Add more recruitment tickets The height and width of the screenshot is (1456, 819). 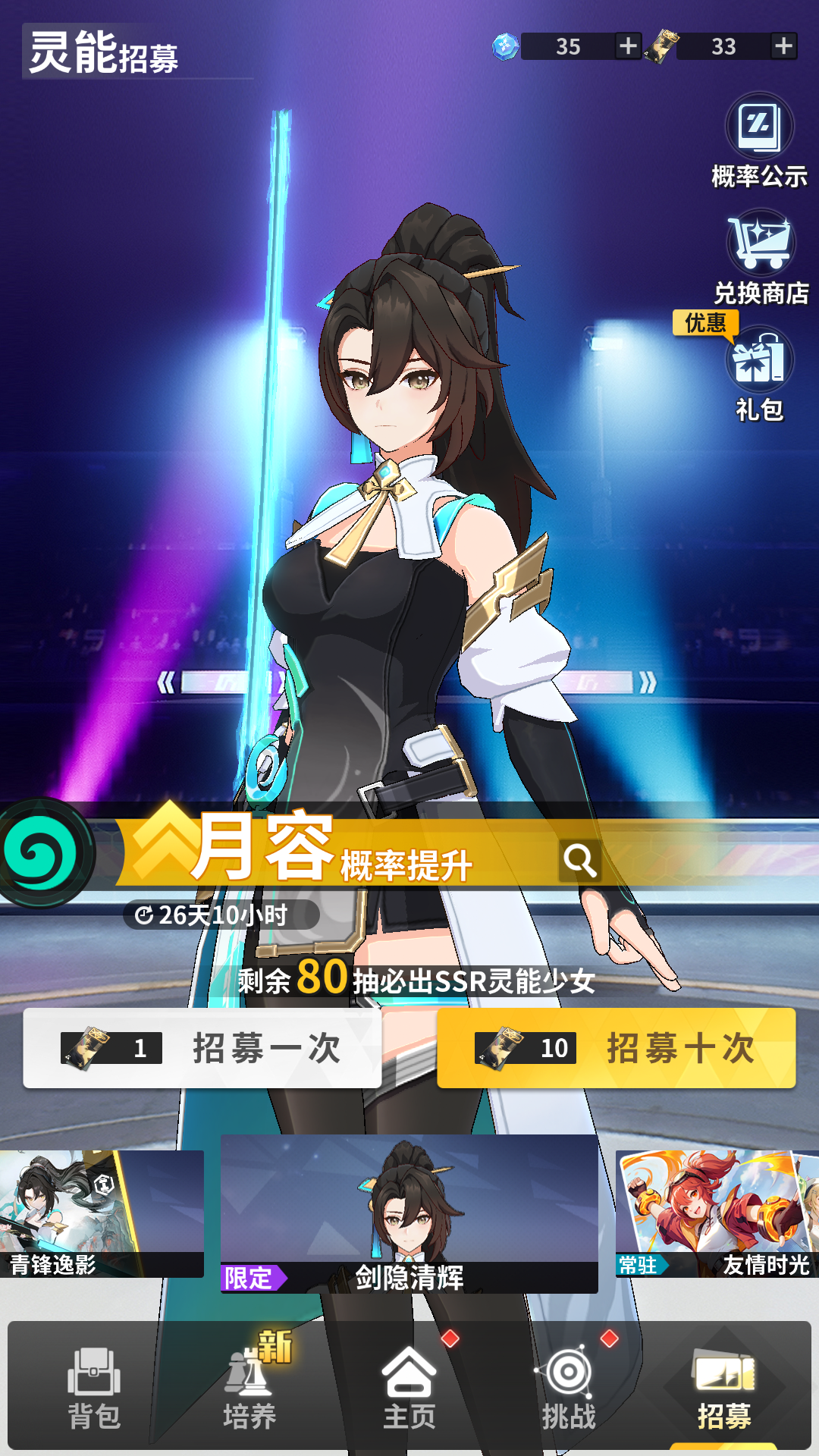pyautogui.click(x=783, y=46)
